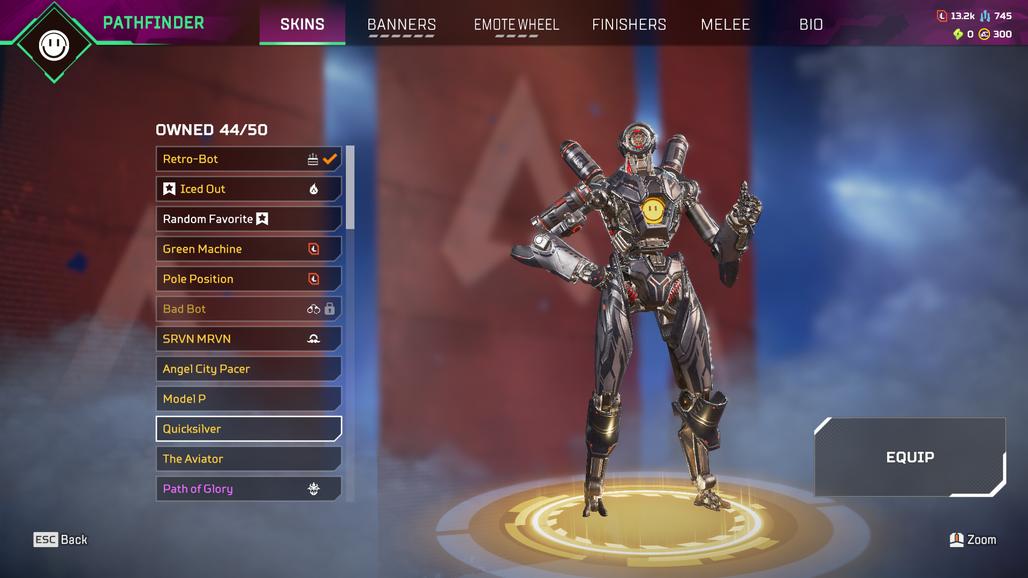Screen dimensions: 1028x578
Task: Open the Banners tab
Action: [x=401, y=24]
